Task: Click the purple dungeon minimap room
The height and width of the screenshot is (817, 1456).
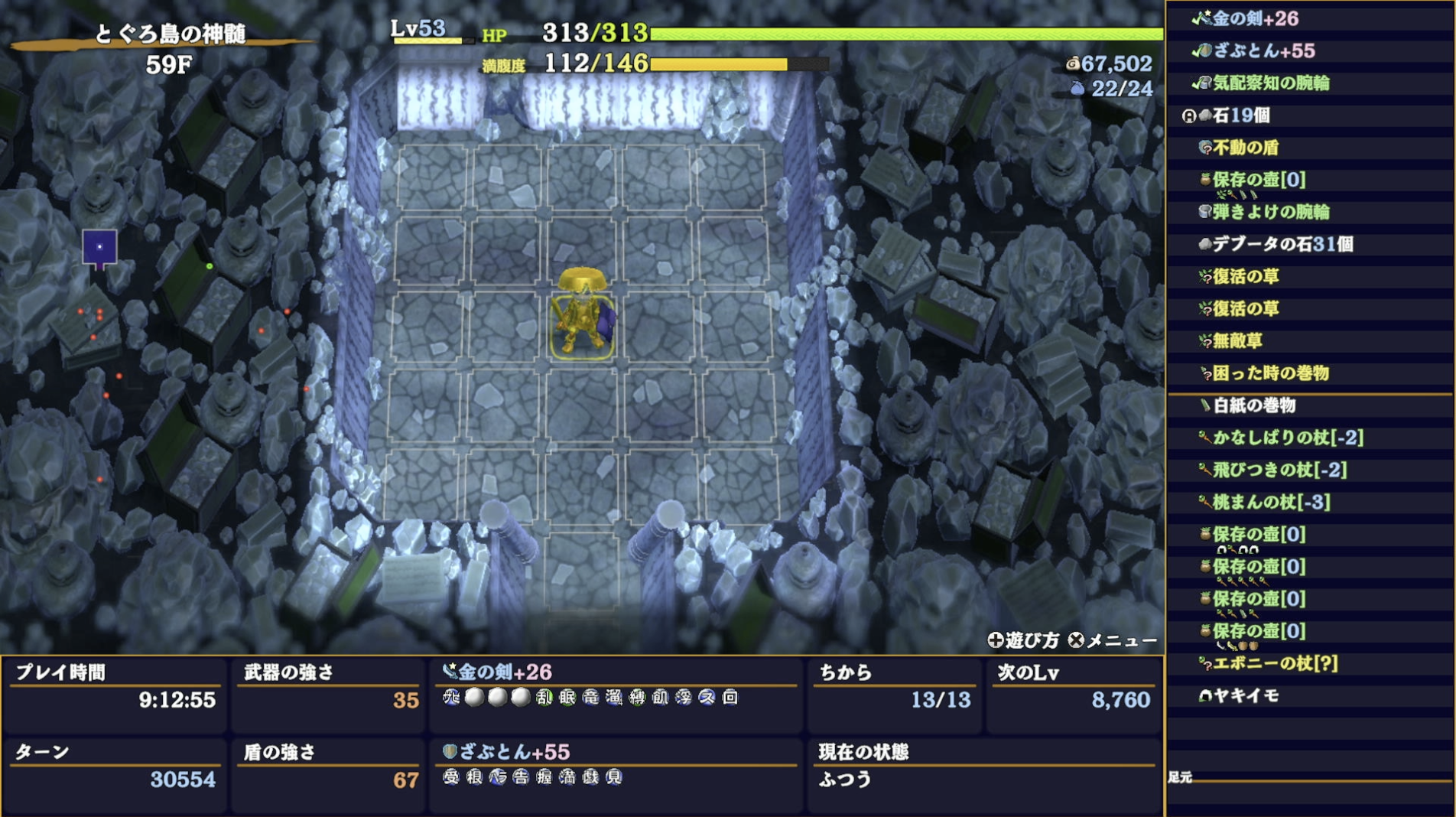Action: pos(99,247)
